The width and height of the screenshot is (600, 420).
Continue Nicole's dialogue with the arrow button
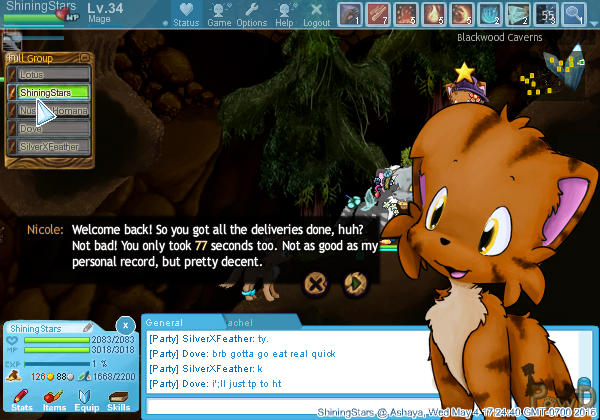tap(353, 284)
